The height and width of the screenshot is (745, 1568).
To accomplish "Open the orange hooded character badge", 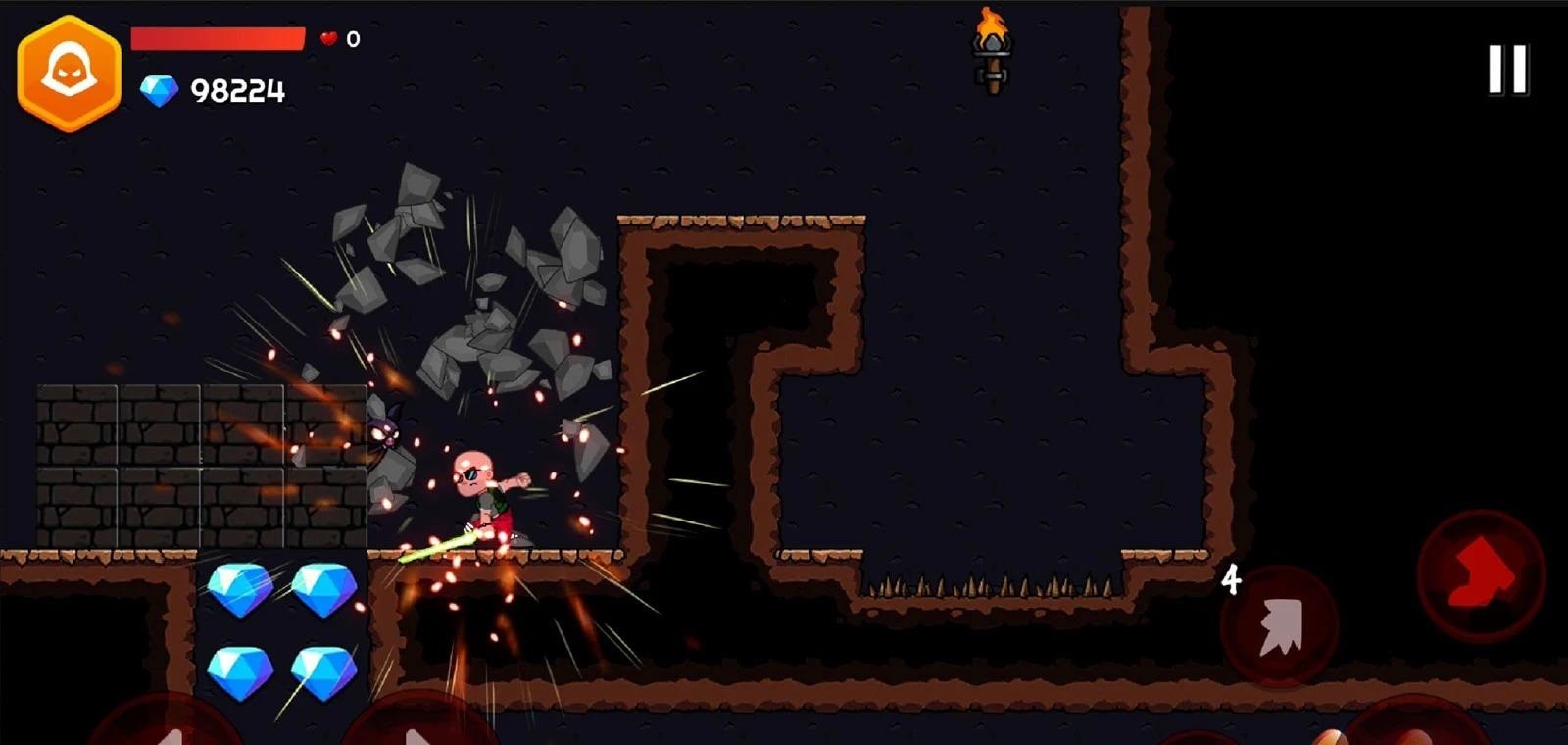I will tap(69, 74).
